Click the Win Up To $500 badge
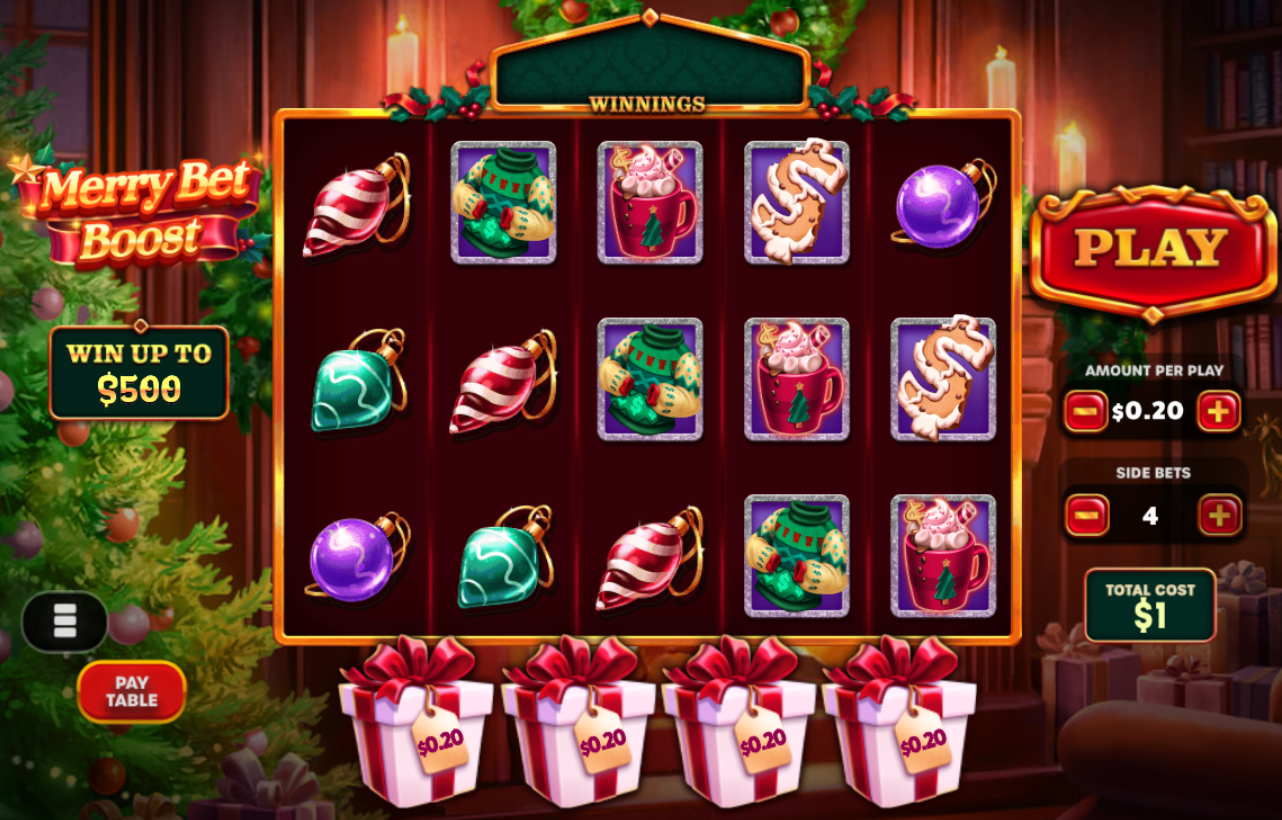Viewport: 1282px width, 820px height. [139, 371]
